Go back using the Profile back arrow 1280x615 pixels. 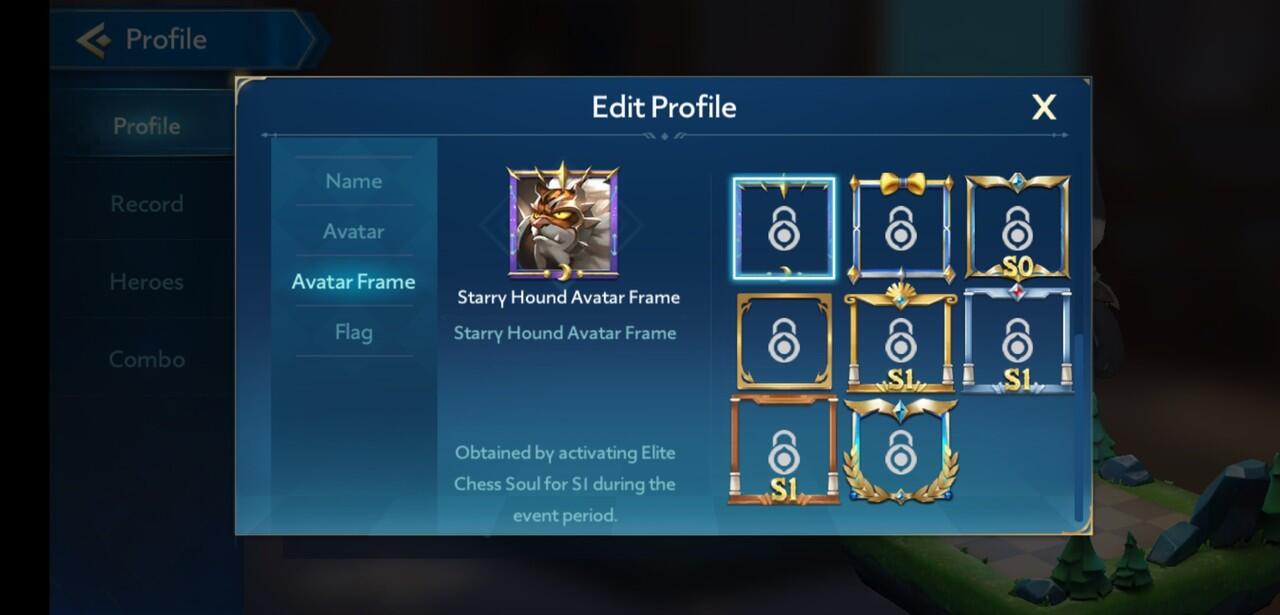tap(94, 40)
